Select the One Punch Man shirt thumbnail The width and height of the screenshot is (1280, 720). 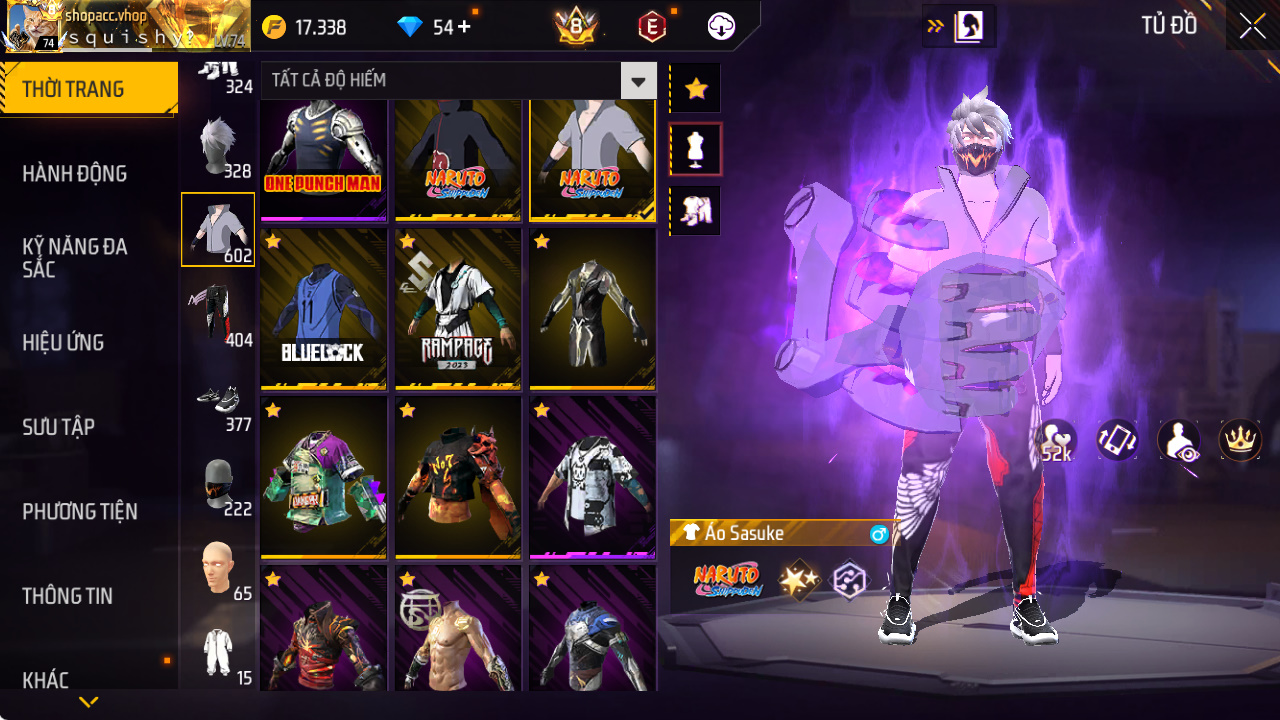coord(323,158)
